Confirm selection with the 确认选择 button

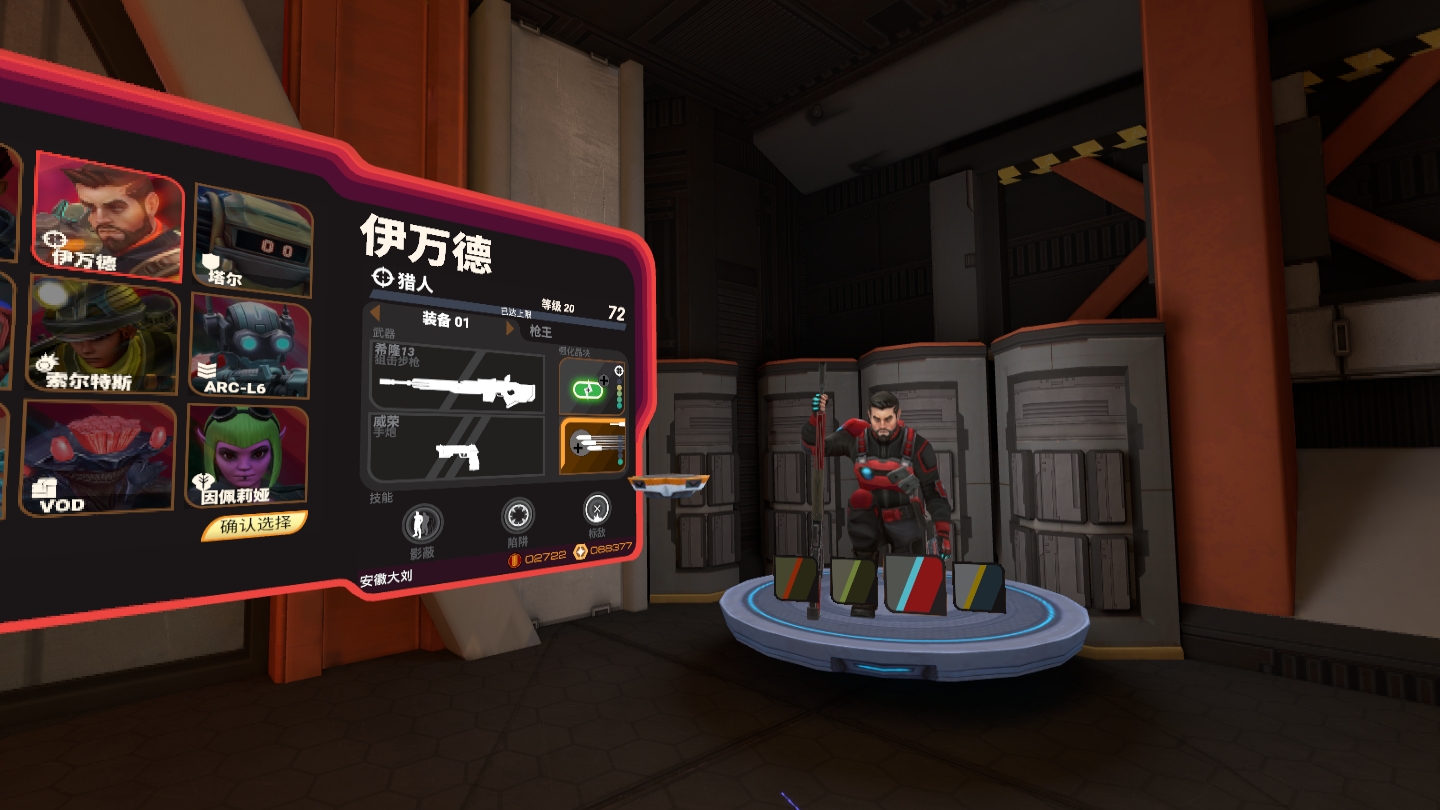[x=255, y=524]
